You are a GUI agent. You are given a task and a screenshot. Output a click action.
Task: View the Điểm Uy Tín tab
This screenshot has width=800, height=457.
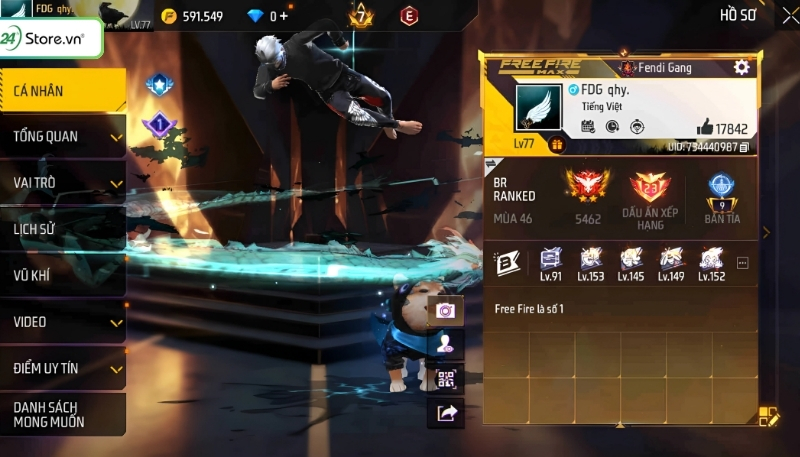[62, 368]
